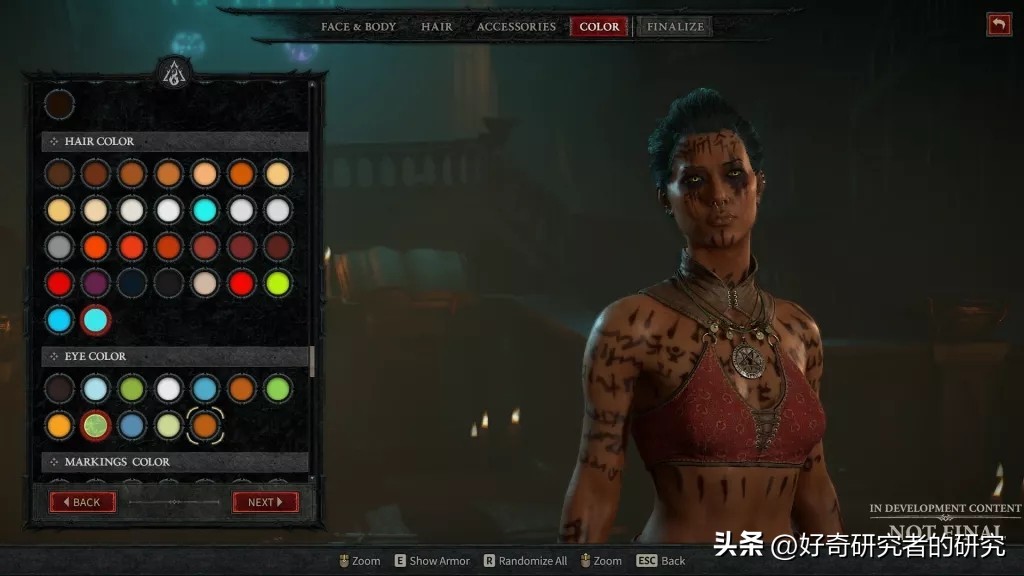Go to the Accessories tab
Viewport: 1024px width, 576px height.
[516, 27]
